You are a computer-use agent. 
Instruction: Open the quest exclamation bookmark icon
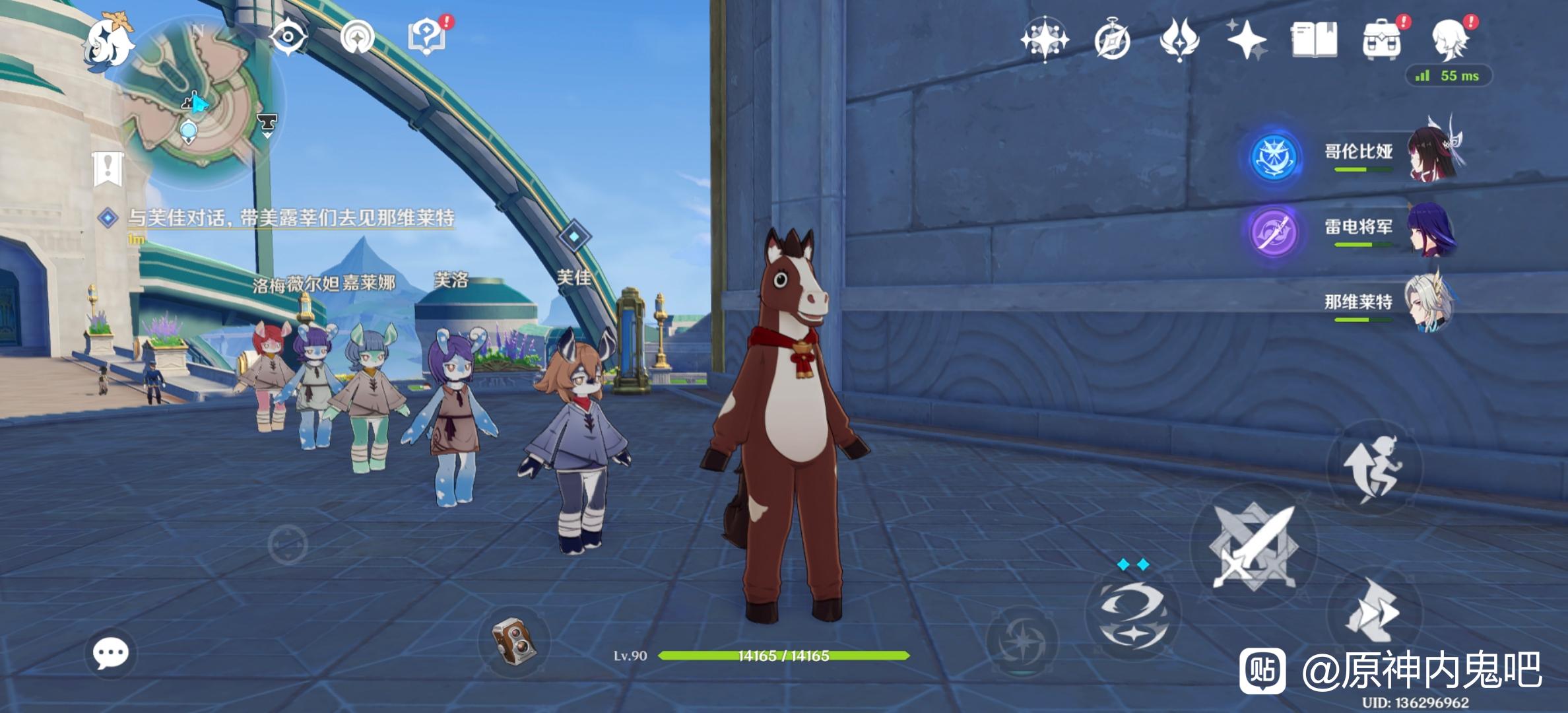point(108,168)
